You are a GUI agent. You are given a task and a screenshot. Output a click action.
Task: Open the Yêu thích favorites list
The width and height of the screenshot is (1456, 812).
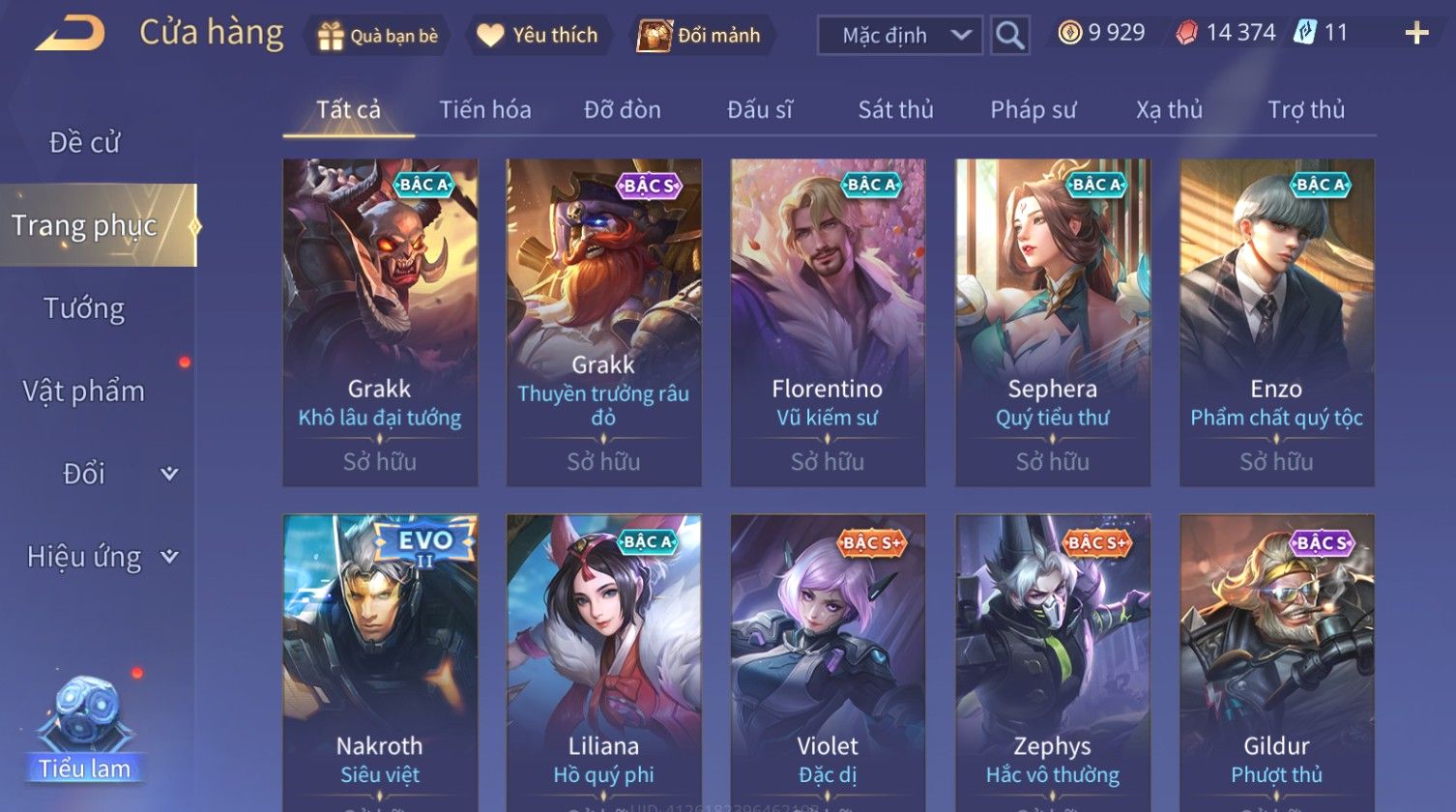(539, 36)
